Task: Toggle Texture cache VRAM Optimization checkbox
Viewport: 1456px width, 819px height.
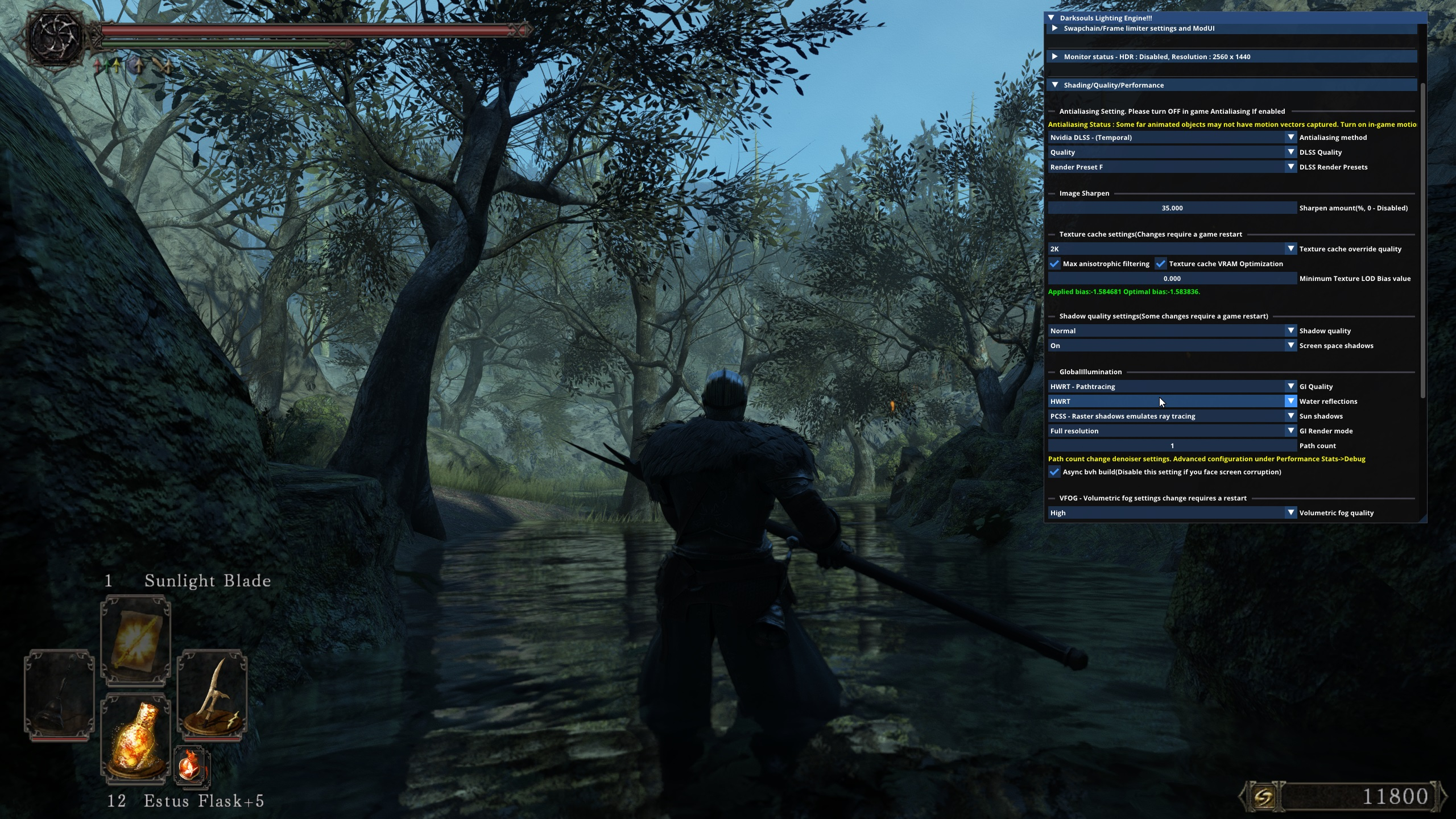Action: click(1161, 264)
